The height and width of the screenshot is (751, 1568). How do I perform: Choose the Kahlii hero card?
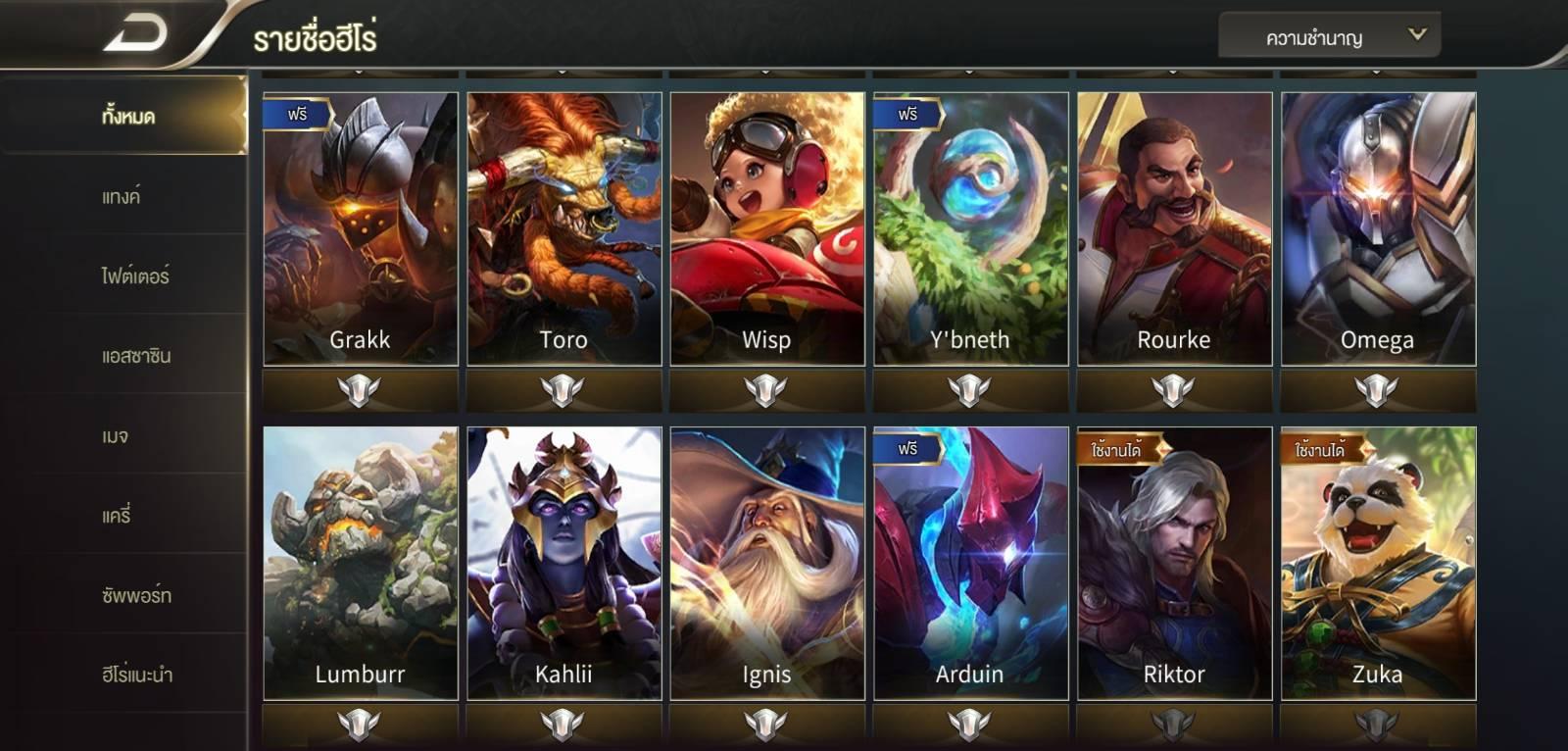[564, 563]
